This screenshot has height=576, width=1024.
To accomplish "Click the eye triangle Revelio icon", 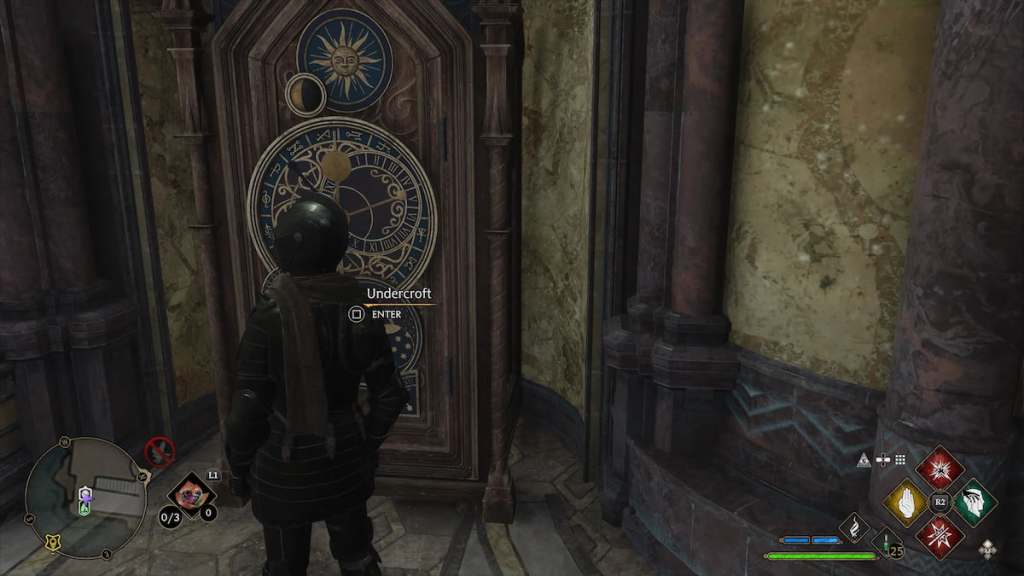I will point(863,459).
